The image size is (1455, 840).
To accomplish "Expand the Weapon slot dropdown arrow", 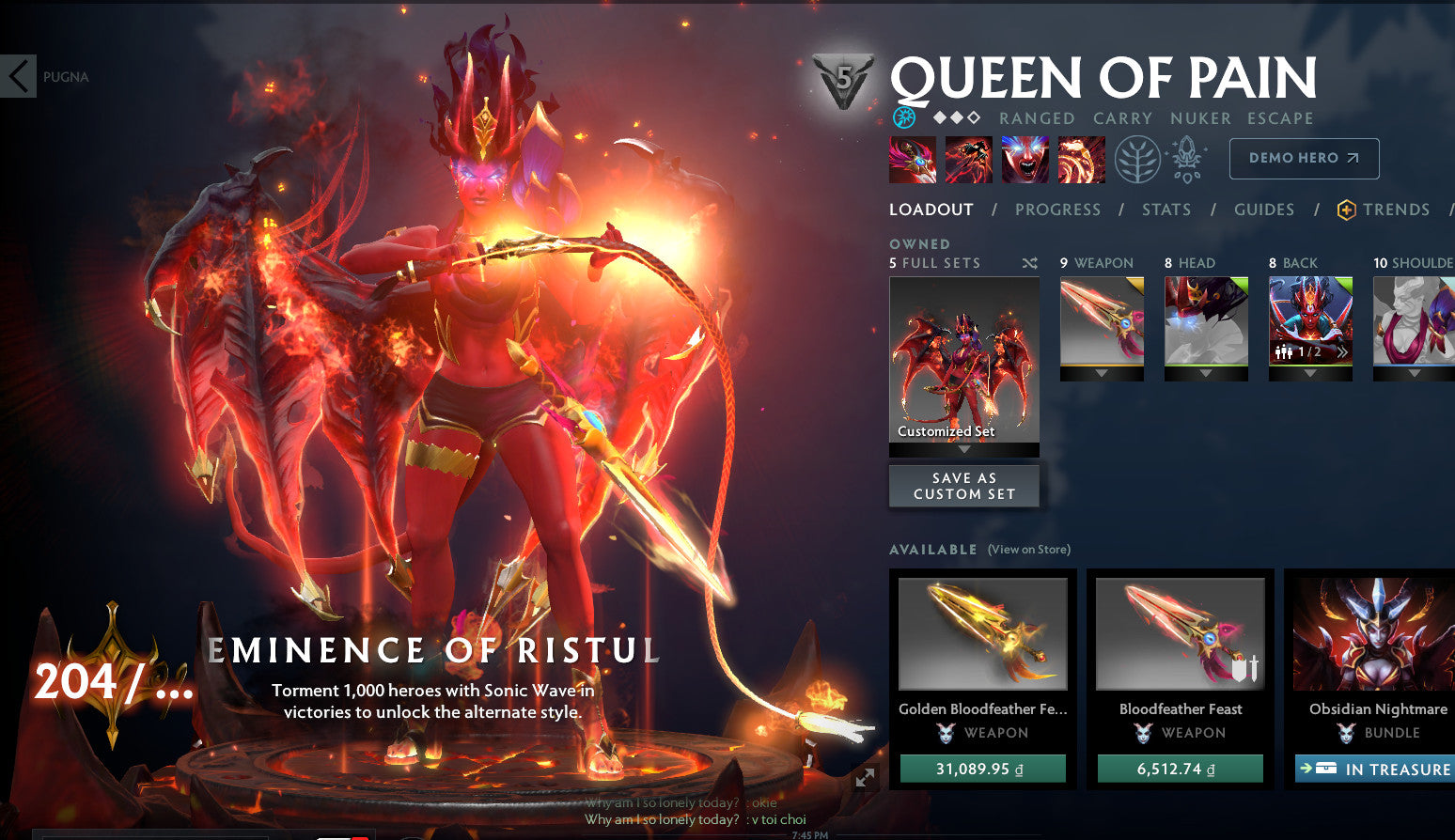I will point(1102,372).
